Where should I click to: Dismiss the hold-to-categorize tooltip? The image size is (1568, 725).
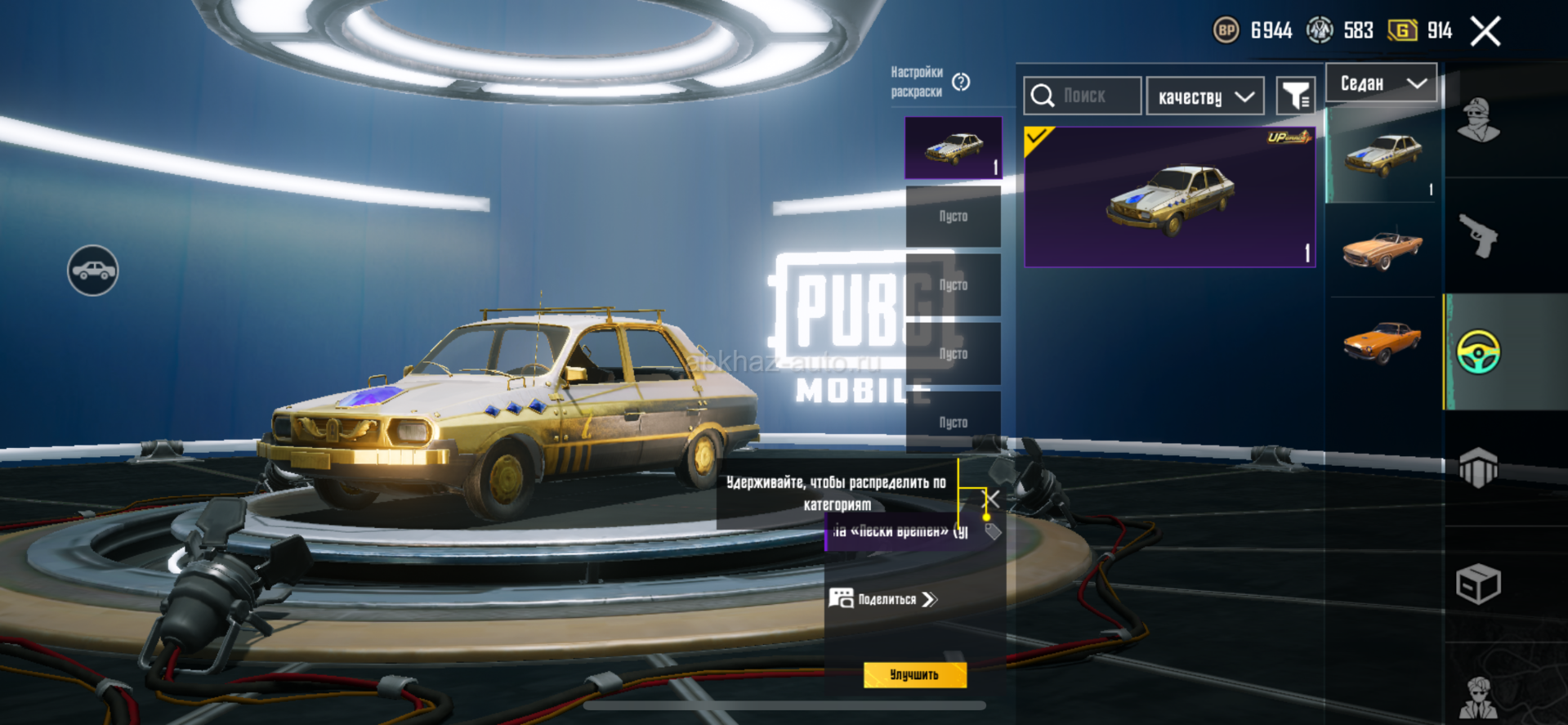(x=991, y=499)
